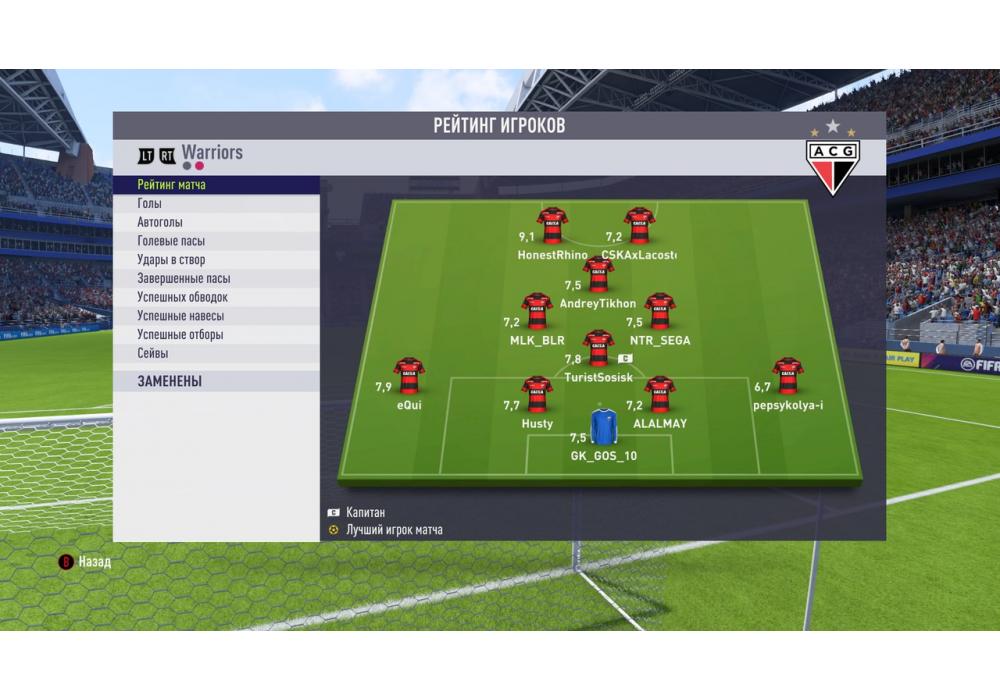This screenshot has height=700, width=1000.
Task: Open the Автоголы stat category
Action: [x=216, y=223]
